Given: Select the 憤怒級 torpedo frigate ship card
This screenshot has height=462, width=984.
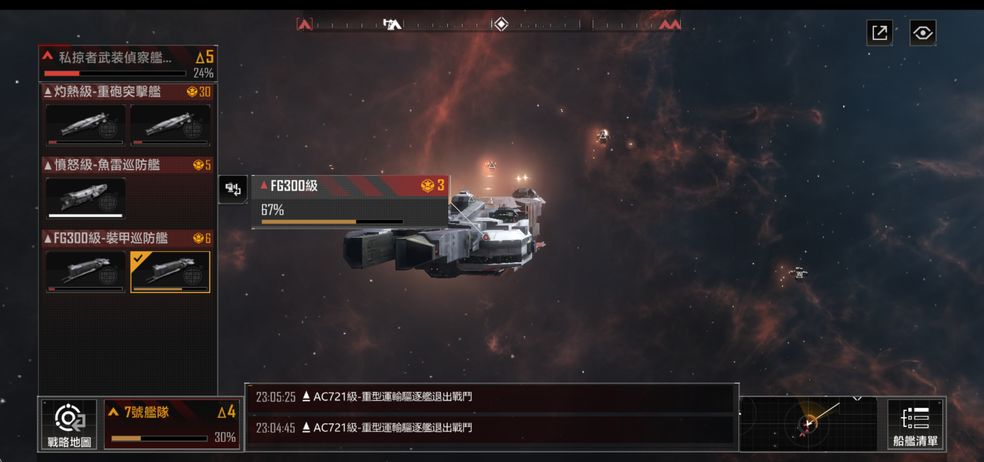Looking at the screenshot, I should click(x=86, y=196).
